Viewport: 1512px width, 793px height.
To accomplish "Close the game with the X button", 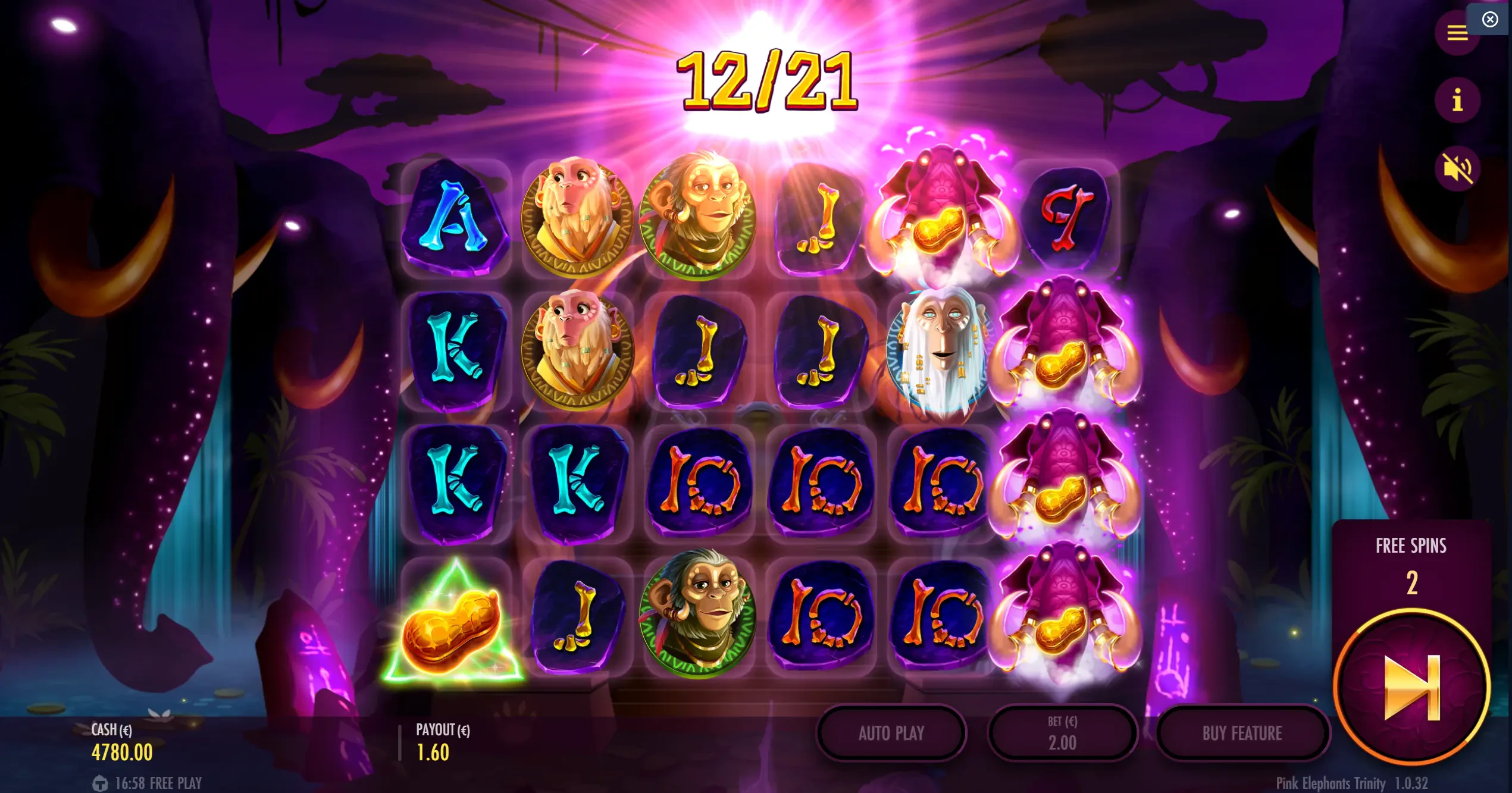I will coord(1490,20).
